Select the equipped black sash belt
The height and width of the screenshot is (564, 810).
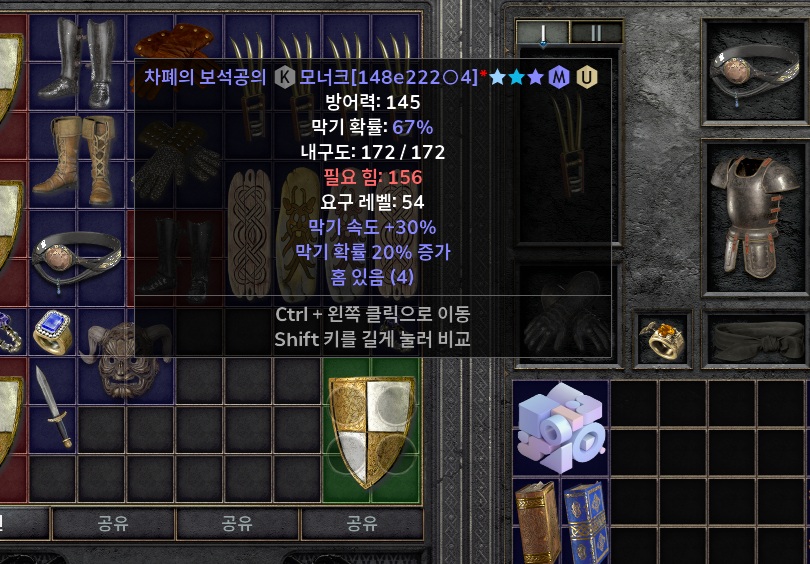point(757,338)
